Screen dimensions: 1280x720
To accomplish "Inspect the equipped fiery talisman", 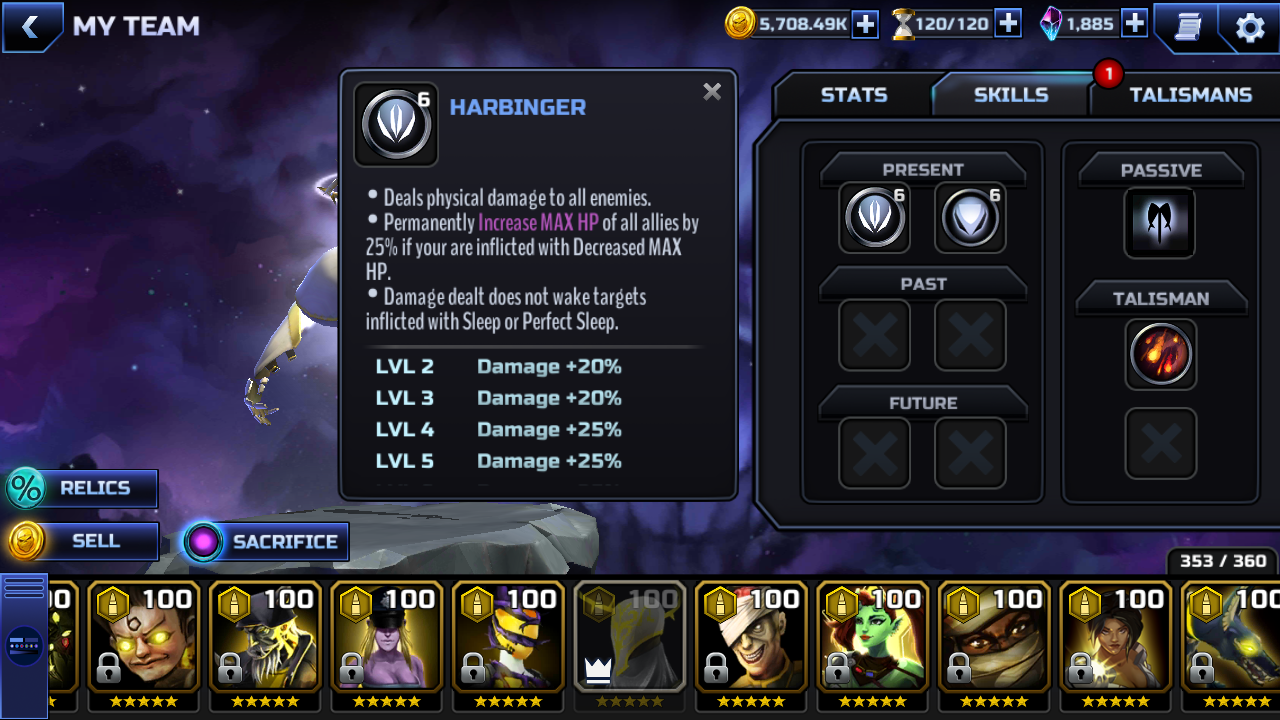I will [x=1160, y=354].
